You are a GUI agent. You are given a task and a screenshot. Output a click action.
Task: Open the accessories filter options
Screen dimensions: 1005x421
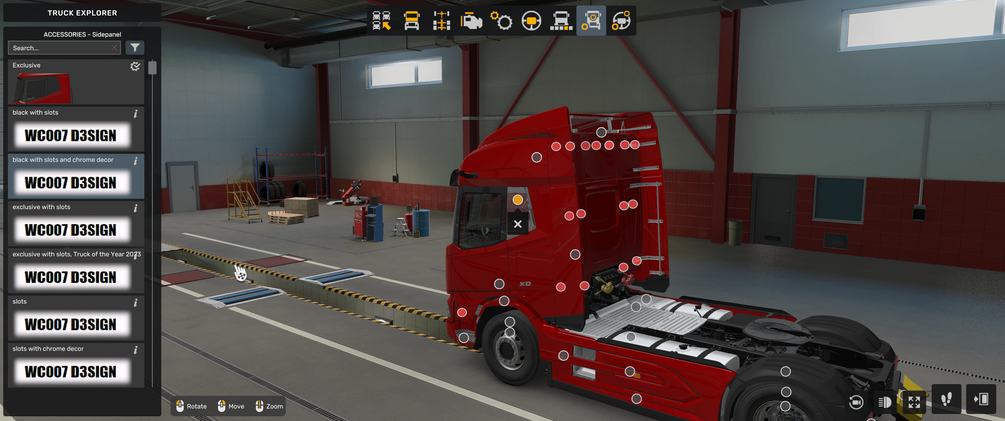(x=136, y=48)
